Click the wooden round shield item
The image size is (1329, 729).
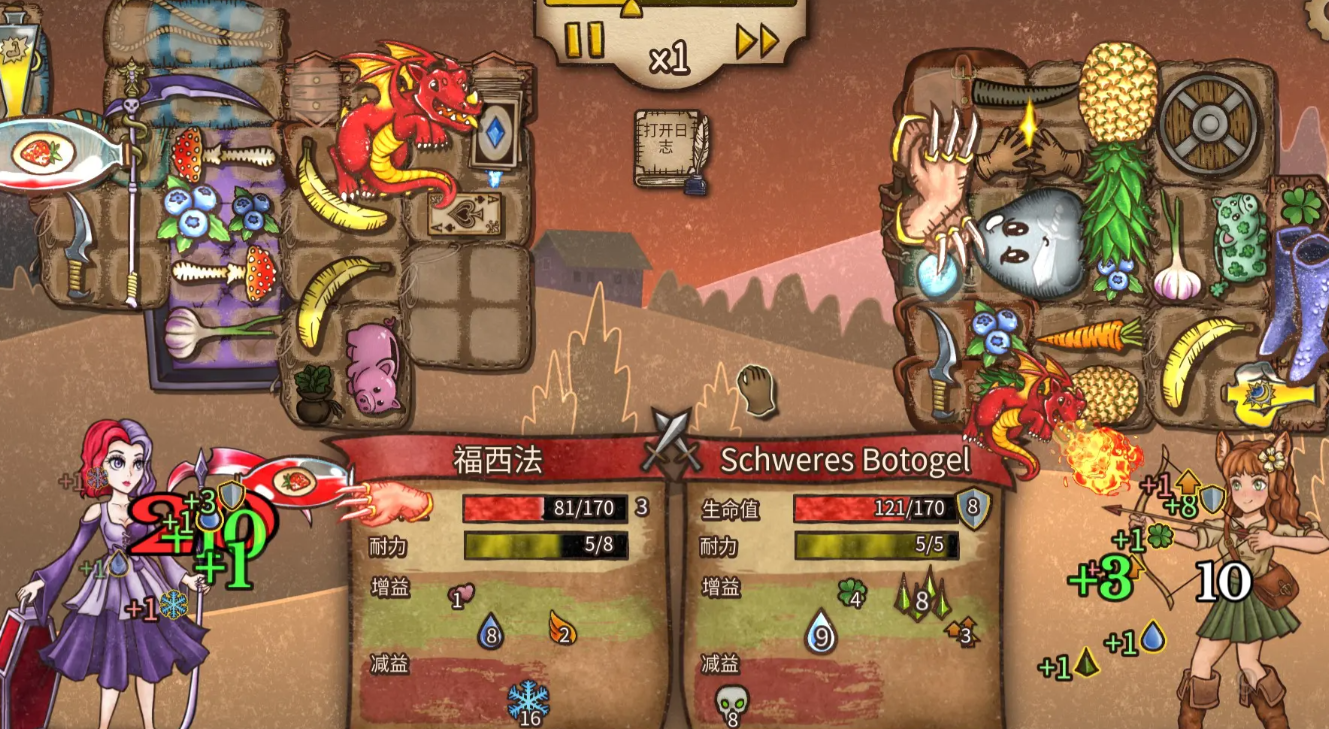[x=1209, y=124]
